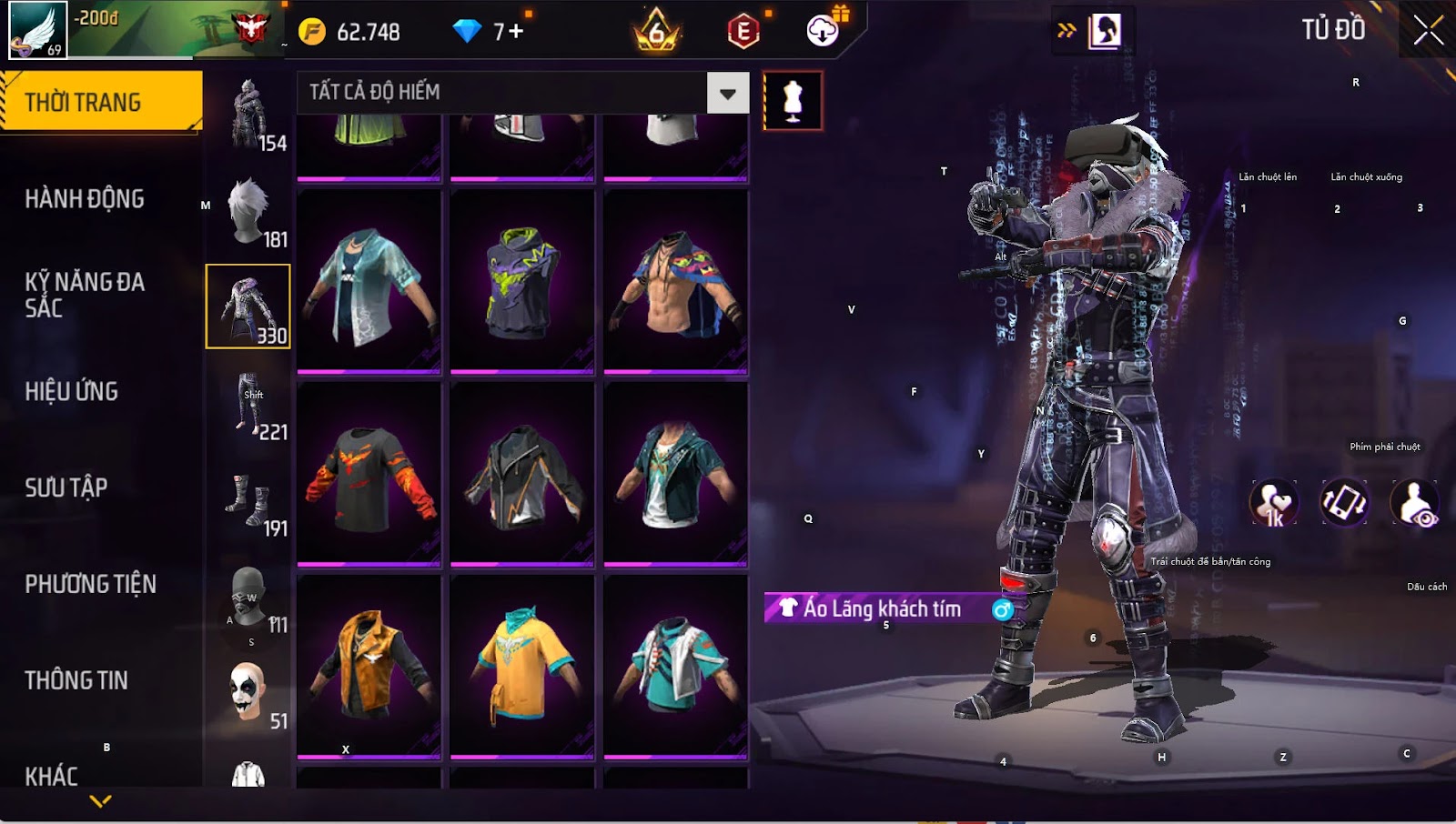The image size is (1456, 824).
Task: Open the Thời Trang tab
Action: 101,102
